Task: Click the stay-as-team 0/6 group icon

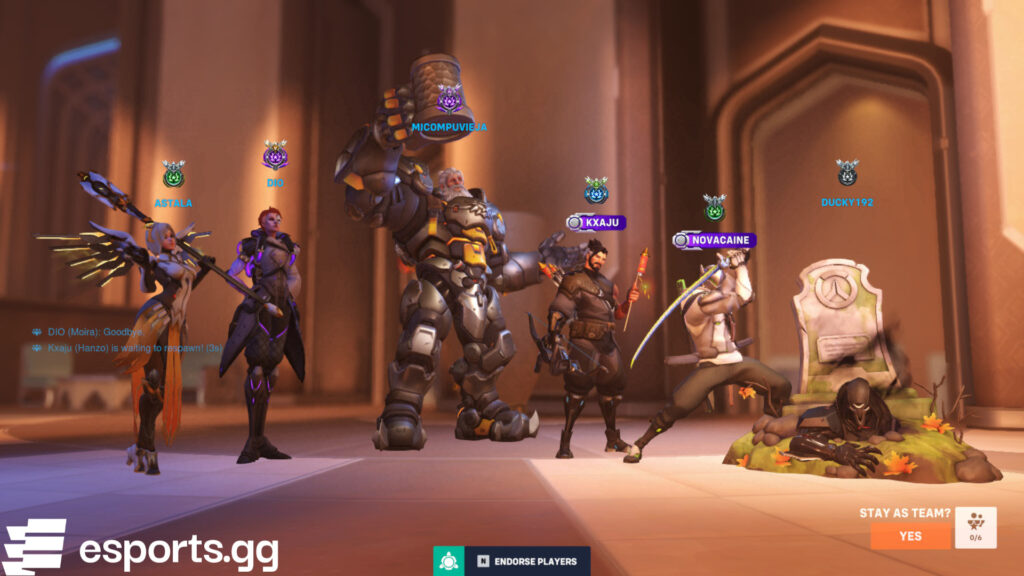Action: coord(975,529)
